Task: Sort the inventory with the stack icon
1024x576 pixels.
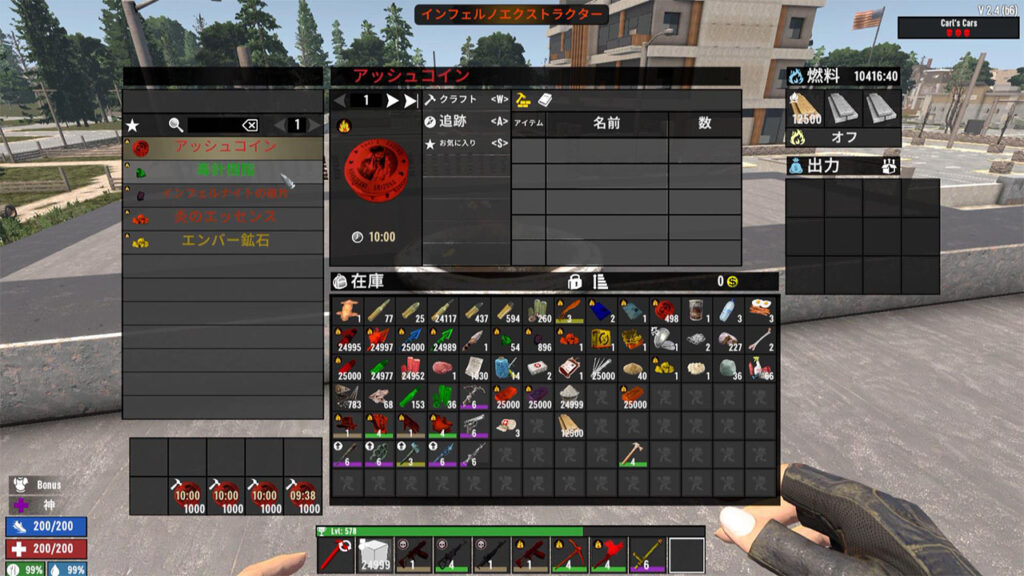Action: (601, 282)
